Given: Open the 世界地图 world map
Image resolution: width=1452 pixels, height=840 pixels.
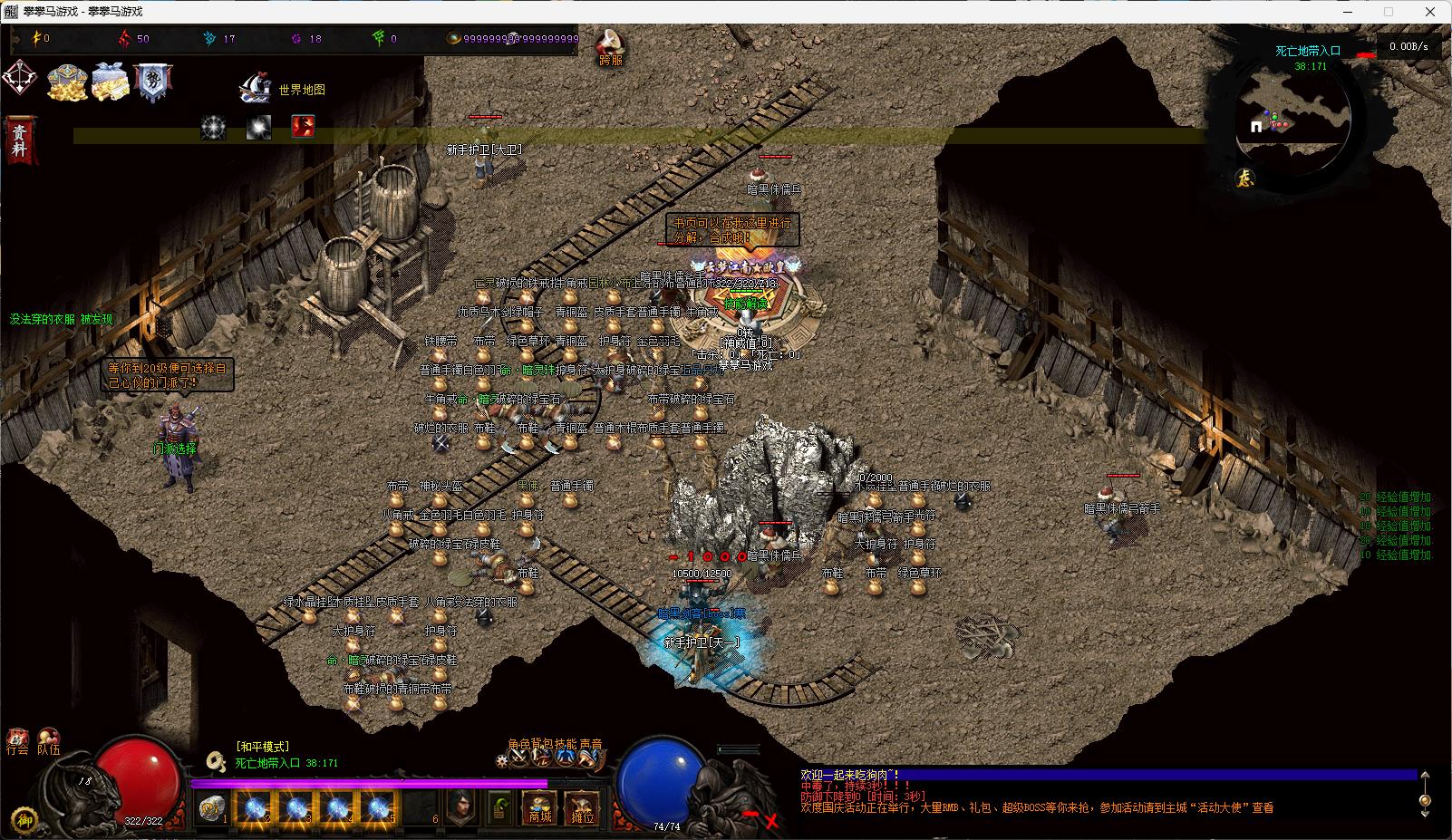Looking at the screenshot, I should point(281,89).
